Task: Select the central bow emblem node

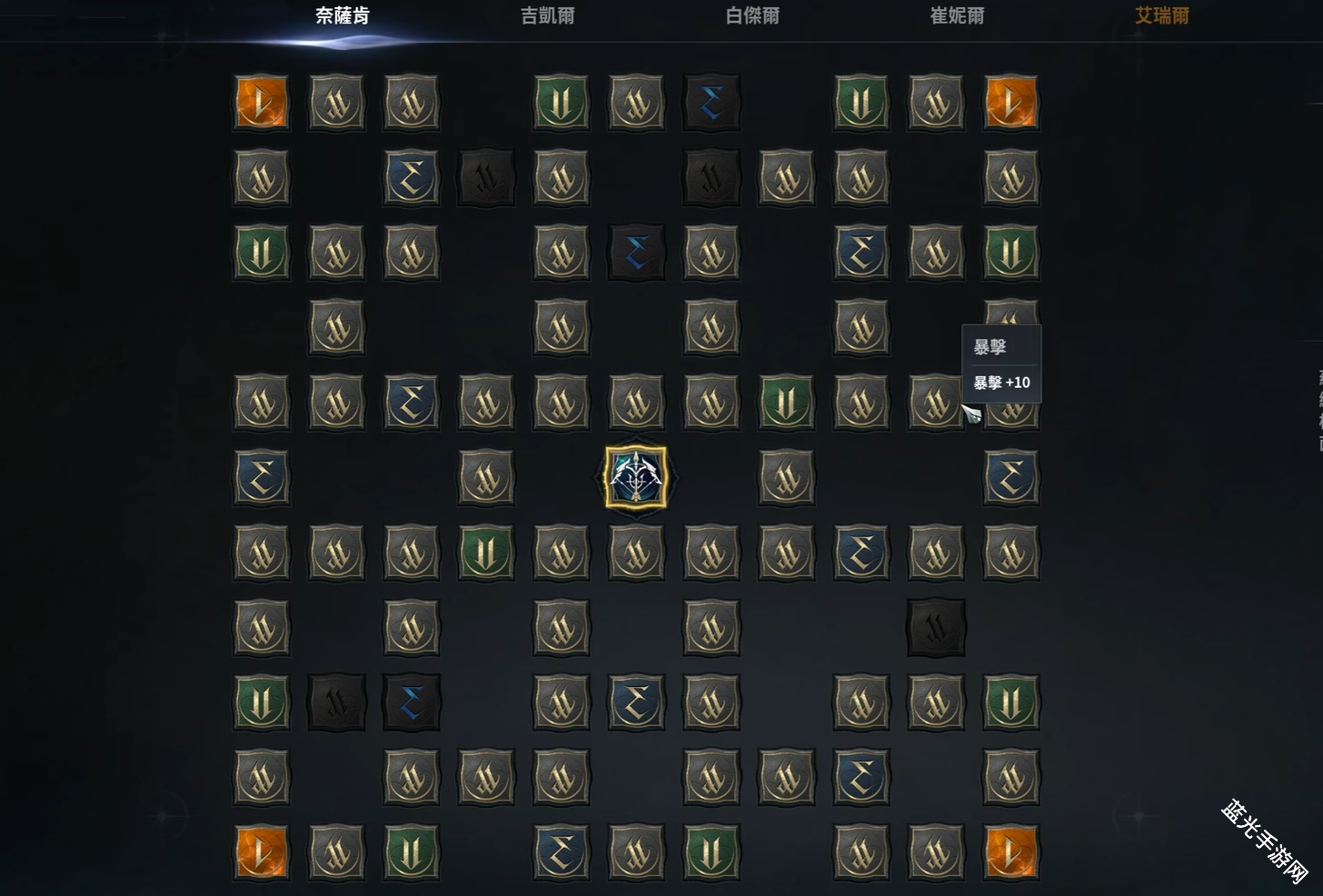Action: [x=636, y=477]
